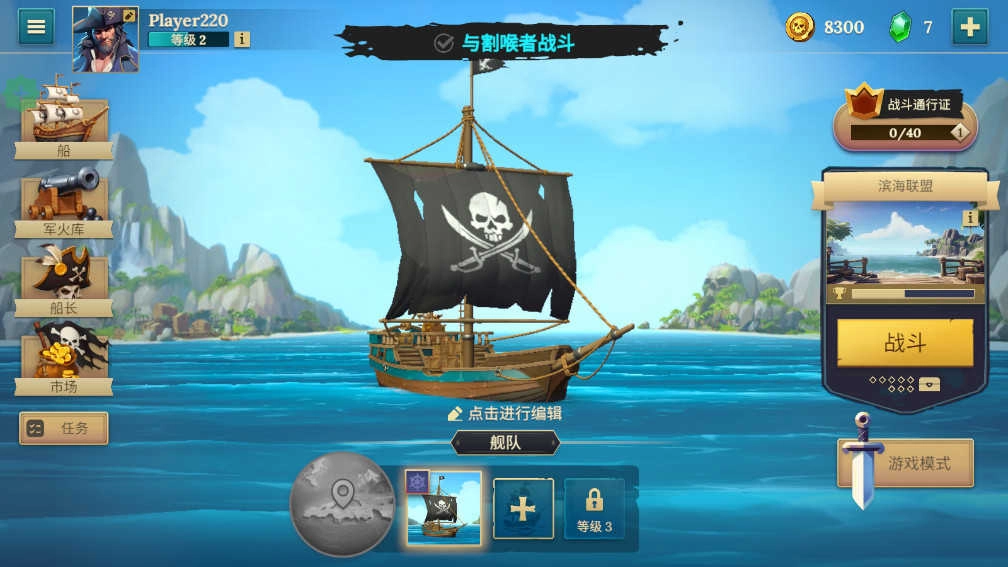Open the 与割喉者战斗 objective banner
Image resolution: width=1008 pixels, height=567 pixels.
click(504, 43)
